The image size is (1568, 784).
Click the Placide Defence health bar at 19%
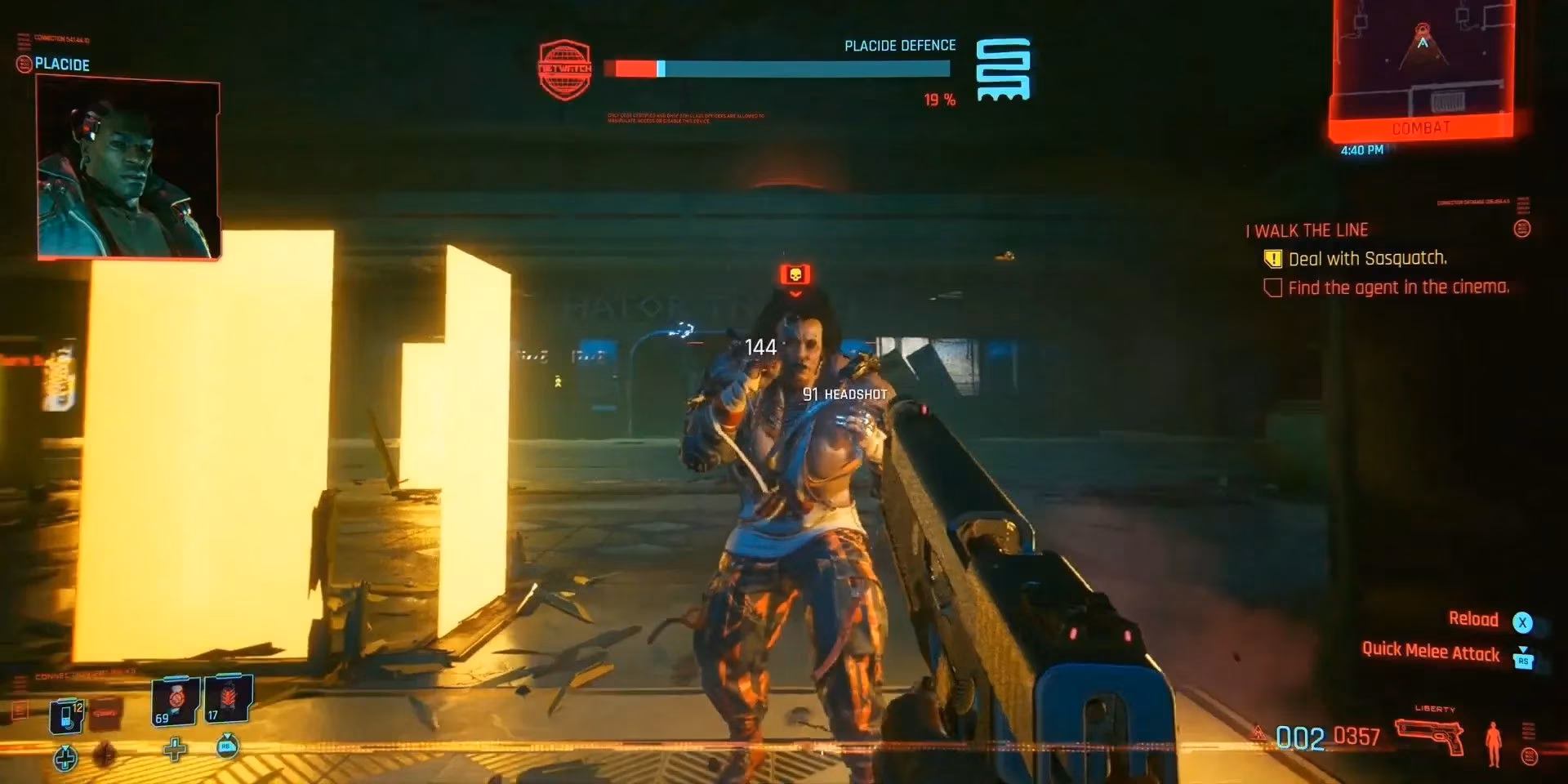click(x=776, y=71)
